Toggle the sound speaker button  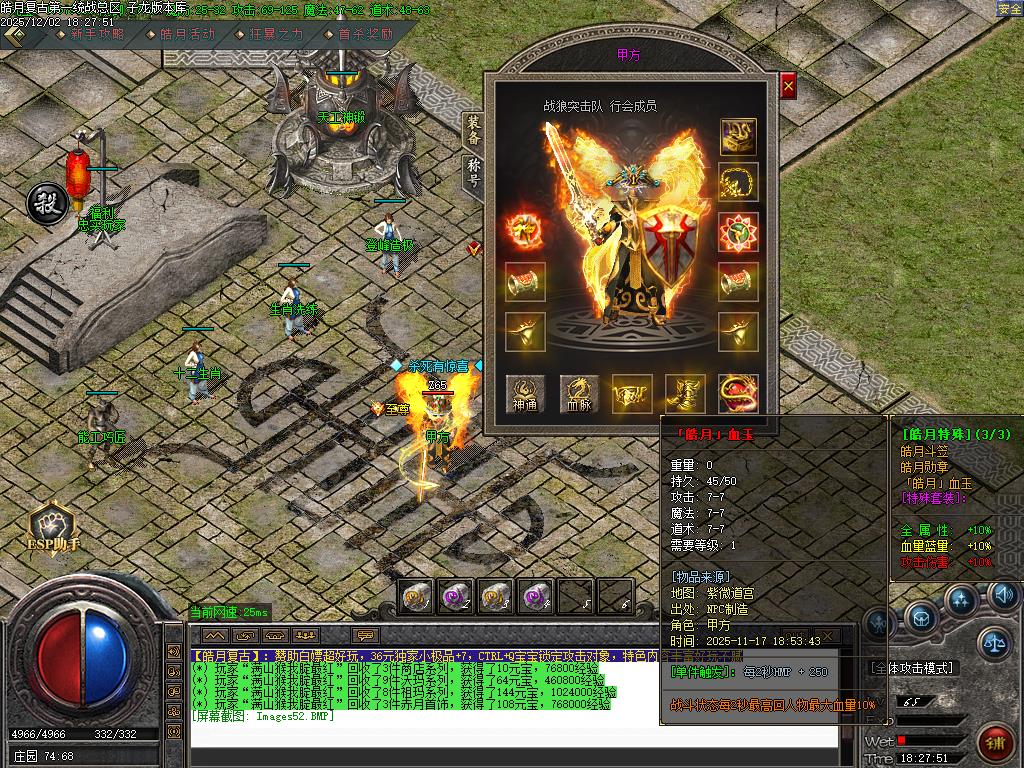coord(1003,597)
